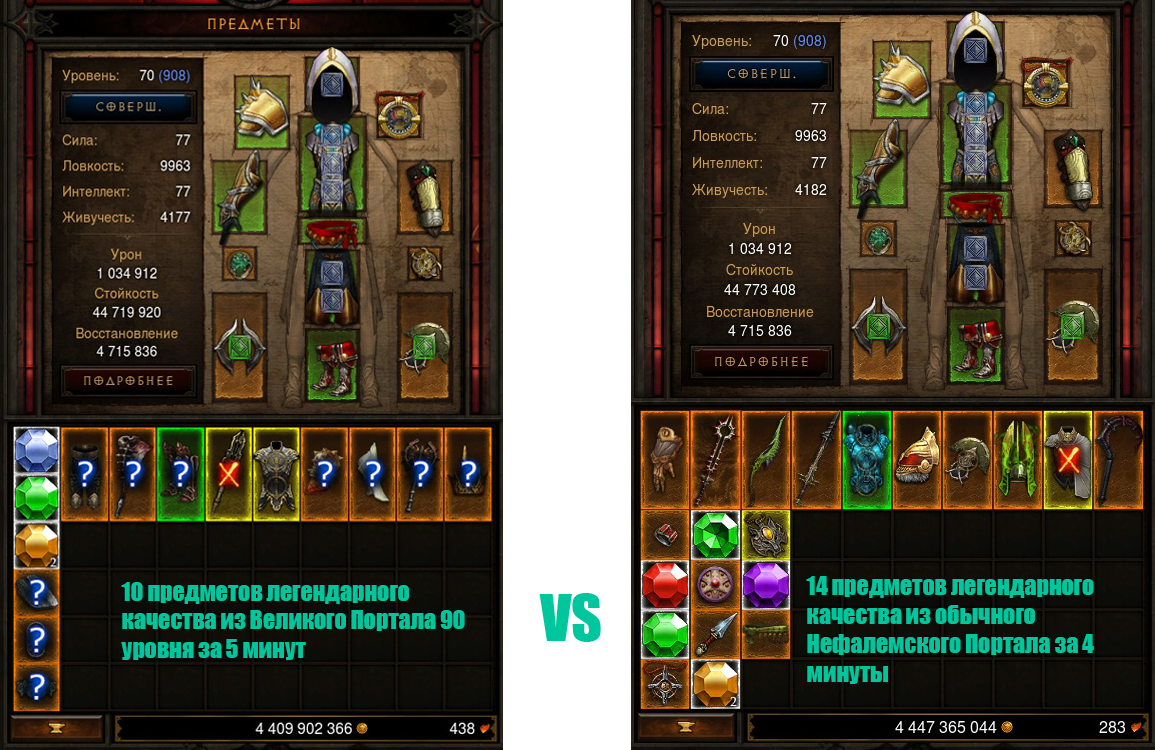Select the green winged helm
Viewport: 1155px width, 750px height.
click(1018, 460)
